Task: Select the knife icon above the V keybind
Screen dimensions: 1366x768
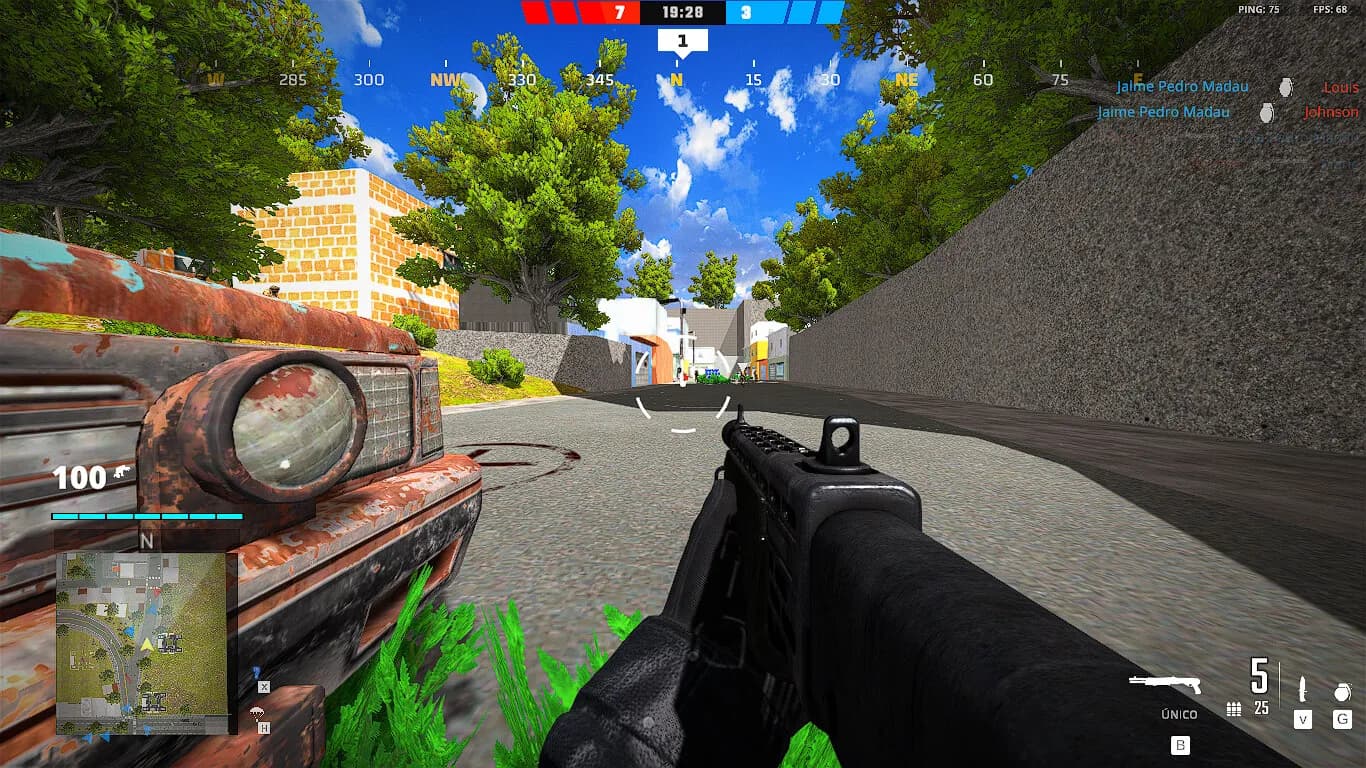Action: click(1303, 690)
